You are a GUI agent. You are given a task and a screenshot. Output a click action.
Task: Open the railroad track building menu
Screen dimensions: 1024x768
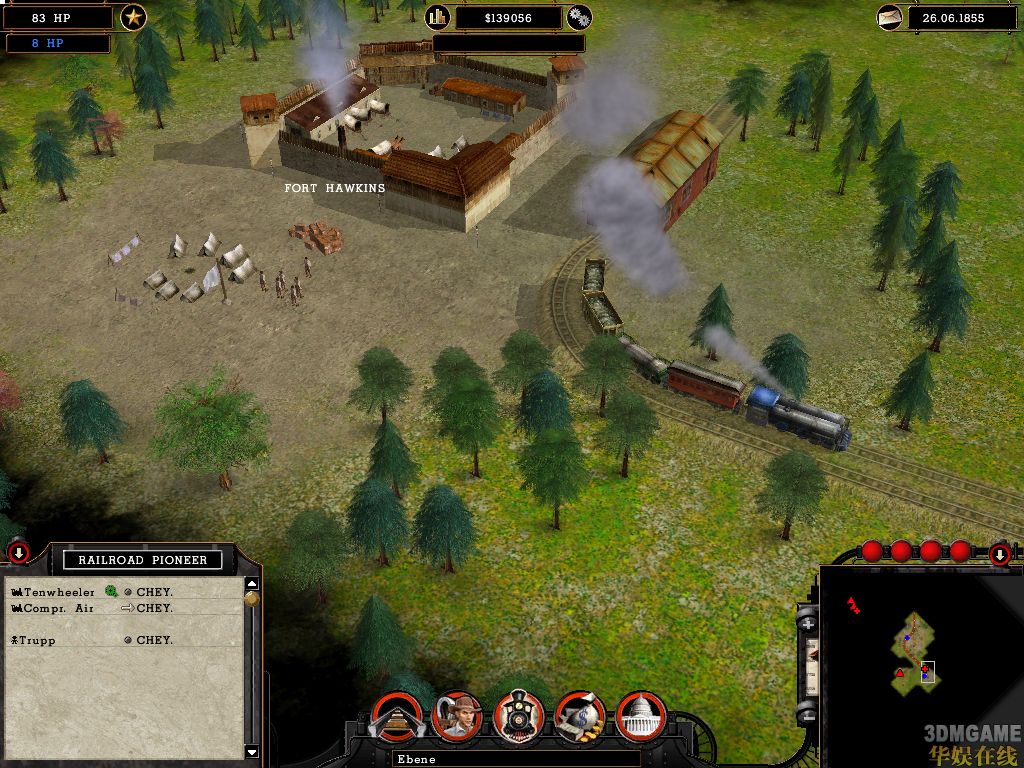(x=395, y=716)
